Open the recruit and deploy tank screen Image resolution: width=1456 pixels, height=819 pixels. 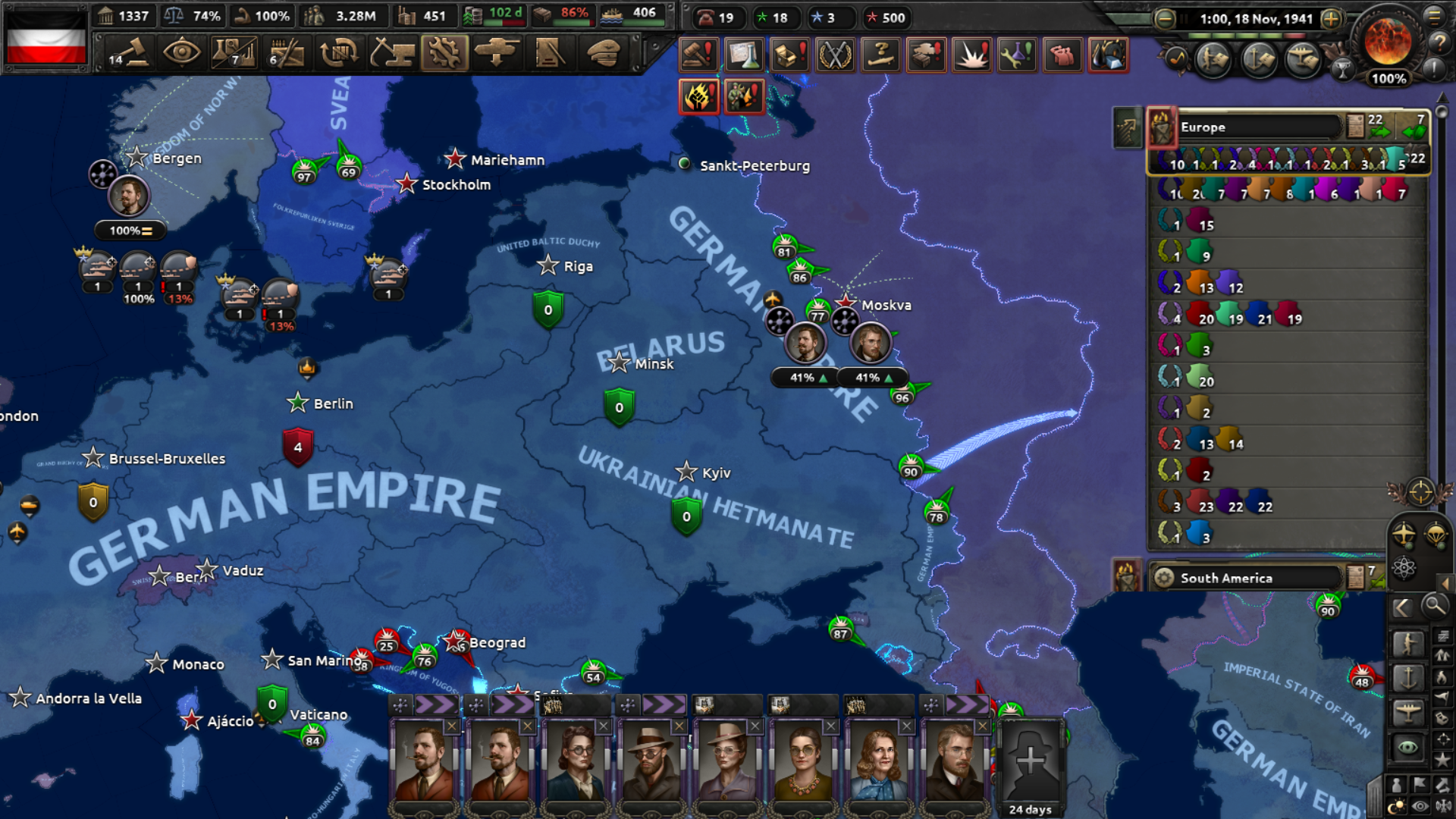coord(497,53)
